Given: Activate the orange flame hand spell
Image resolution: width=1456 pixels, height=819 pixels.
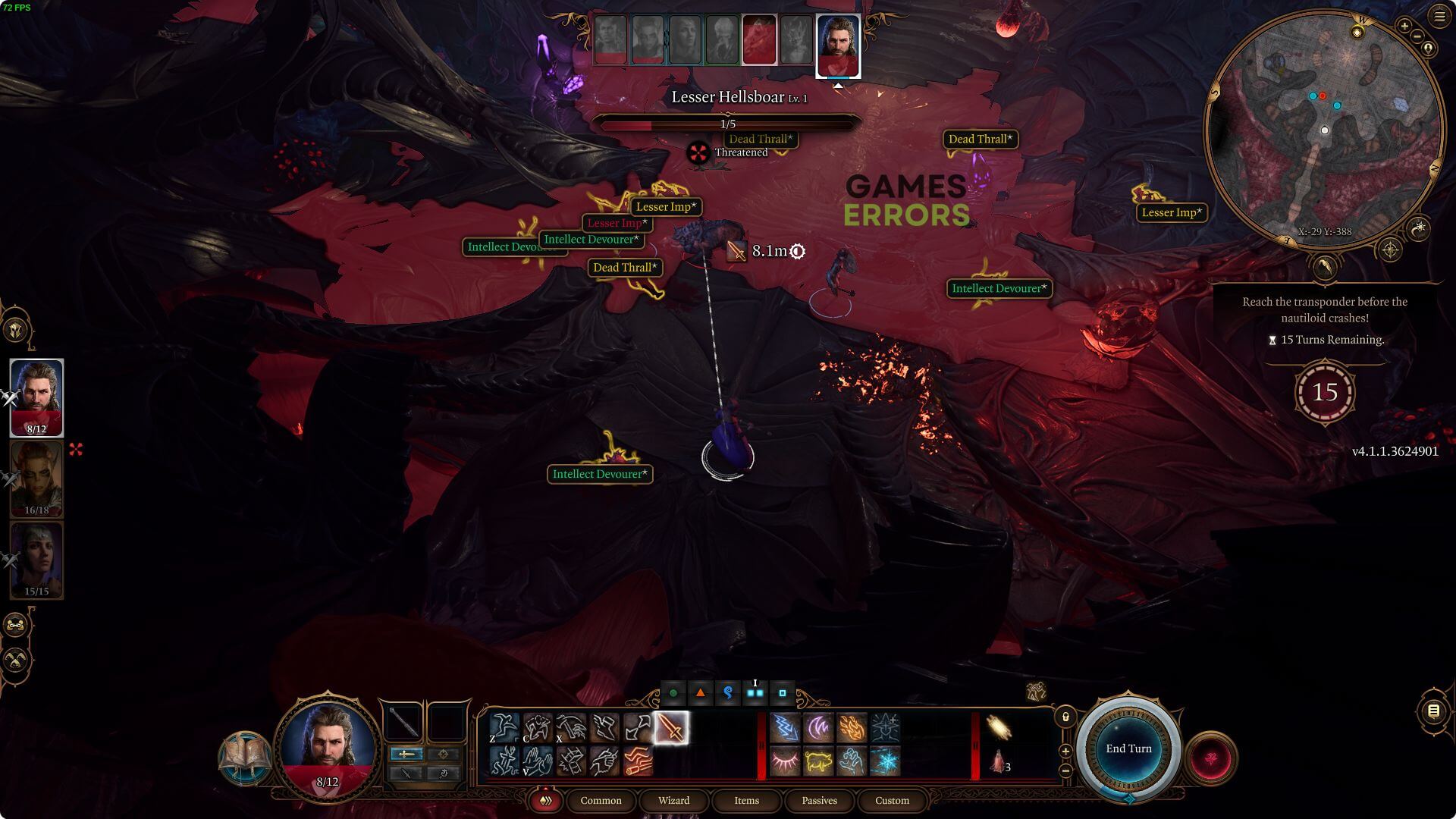Looking at the screenshot, I should point(852,728).
